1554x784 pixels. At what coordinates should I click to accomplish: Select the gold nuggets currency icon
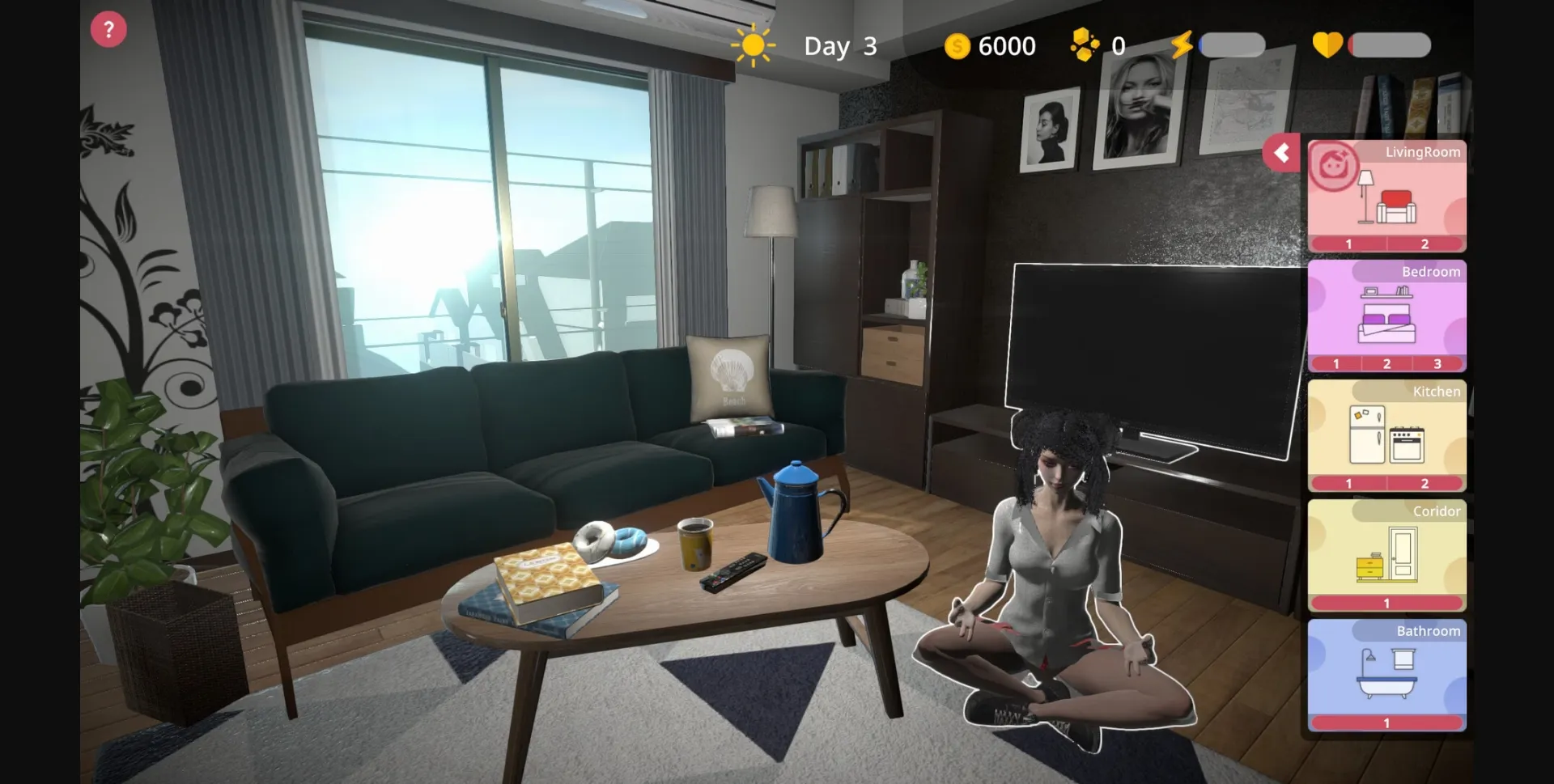(x=1085, y=45)
